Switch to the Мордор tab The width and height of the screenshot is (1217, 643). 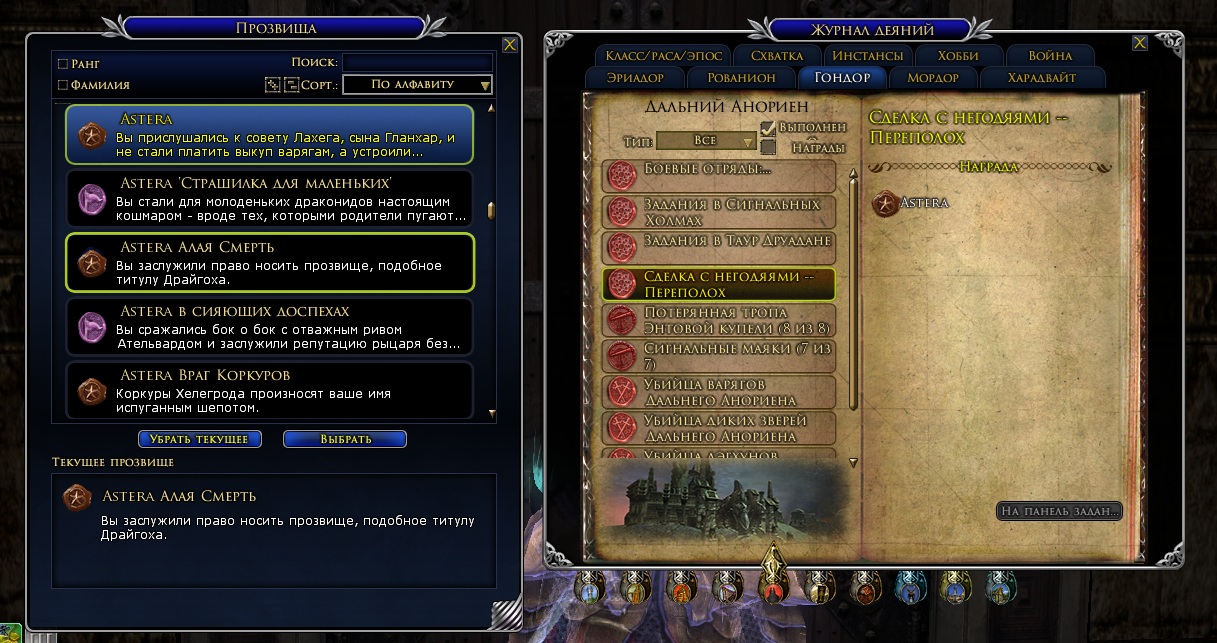tap(932, 78)
